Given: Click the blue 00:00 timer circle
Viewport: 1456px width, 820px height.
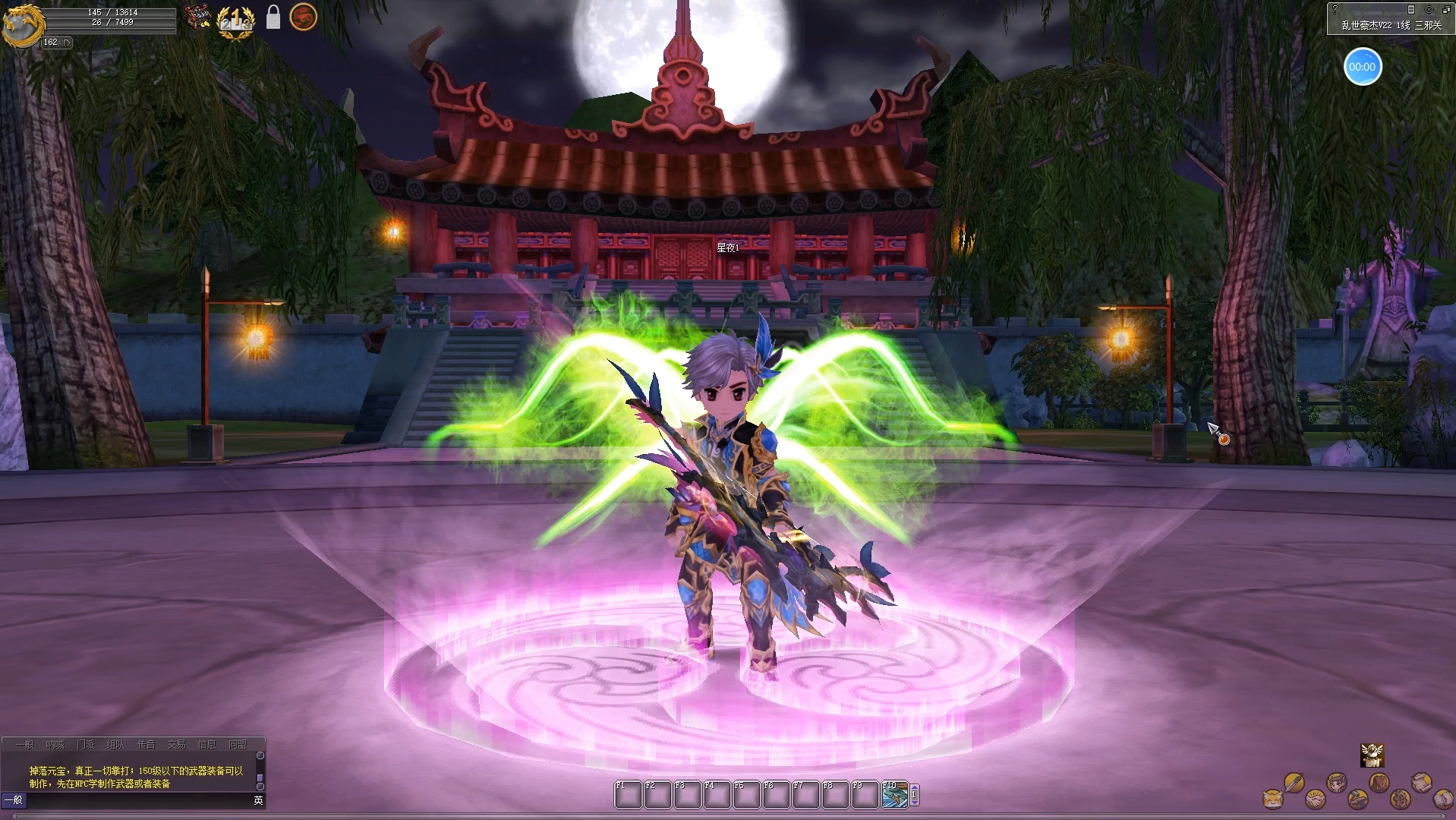Looking at the screenshot, I should point(1362,67).
